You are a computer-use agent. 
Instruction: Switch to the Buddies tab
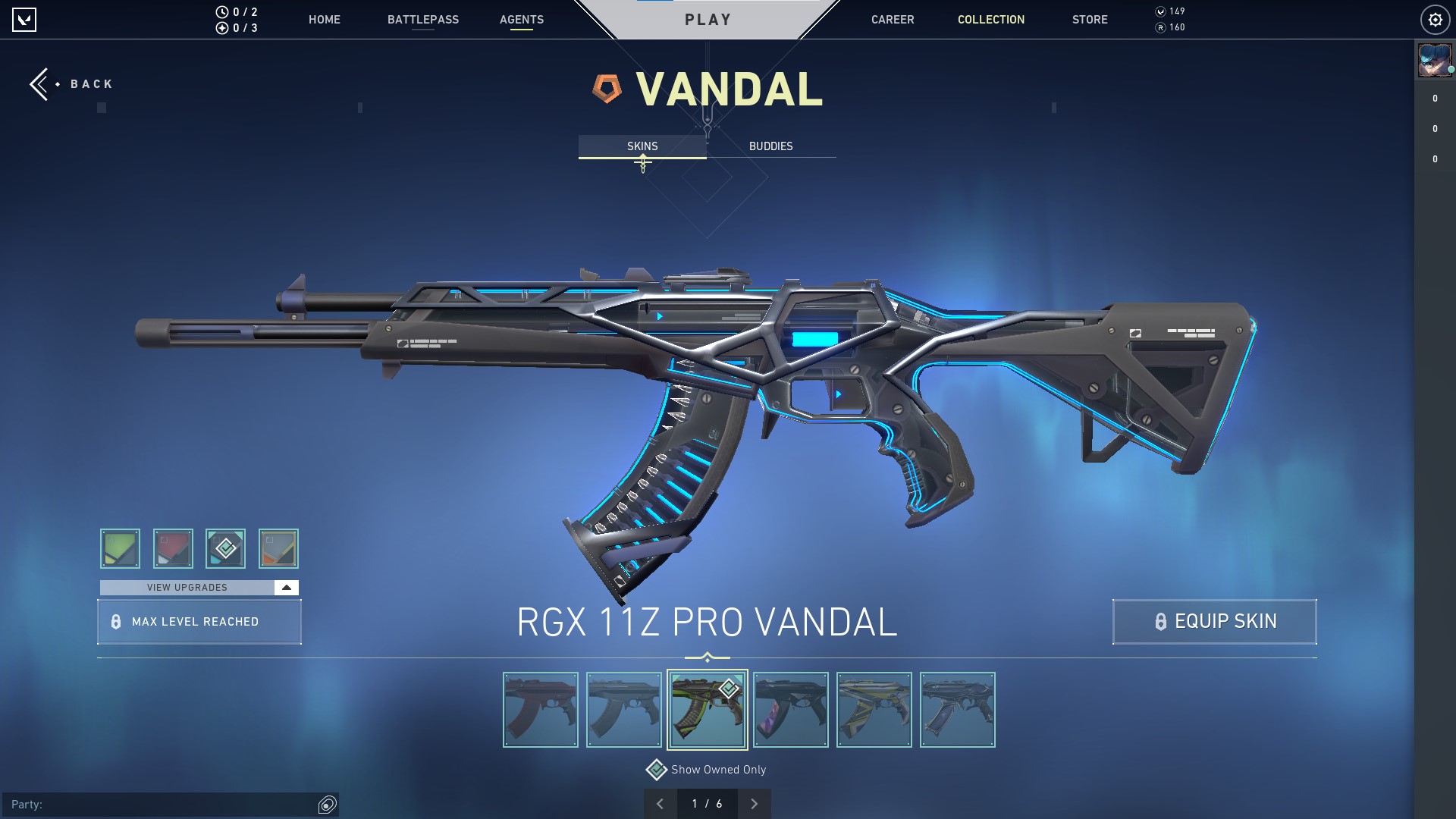770,146
